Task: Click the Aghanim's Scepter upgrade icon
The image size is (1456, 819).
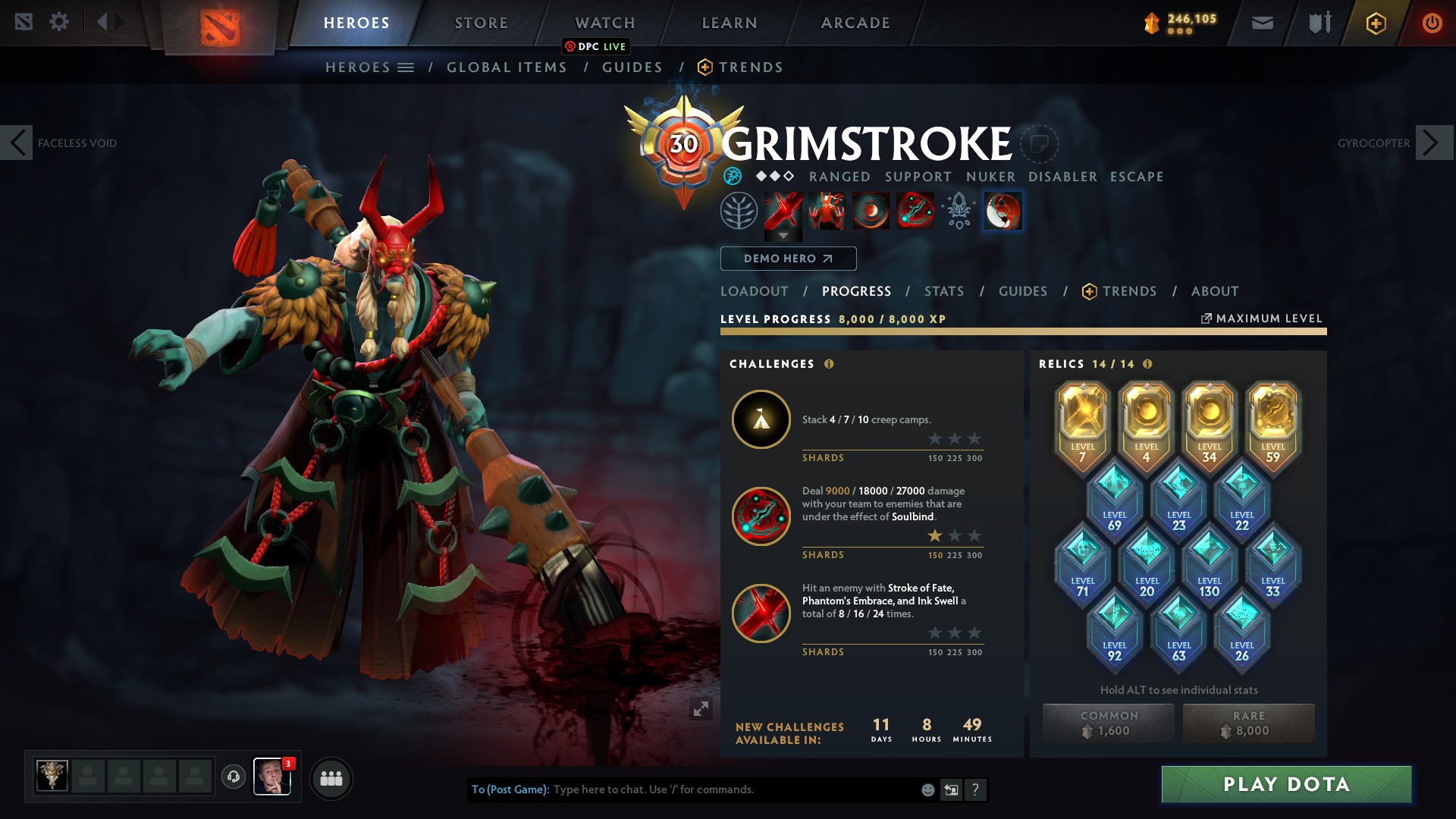Action: click(958, 212)
